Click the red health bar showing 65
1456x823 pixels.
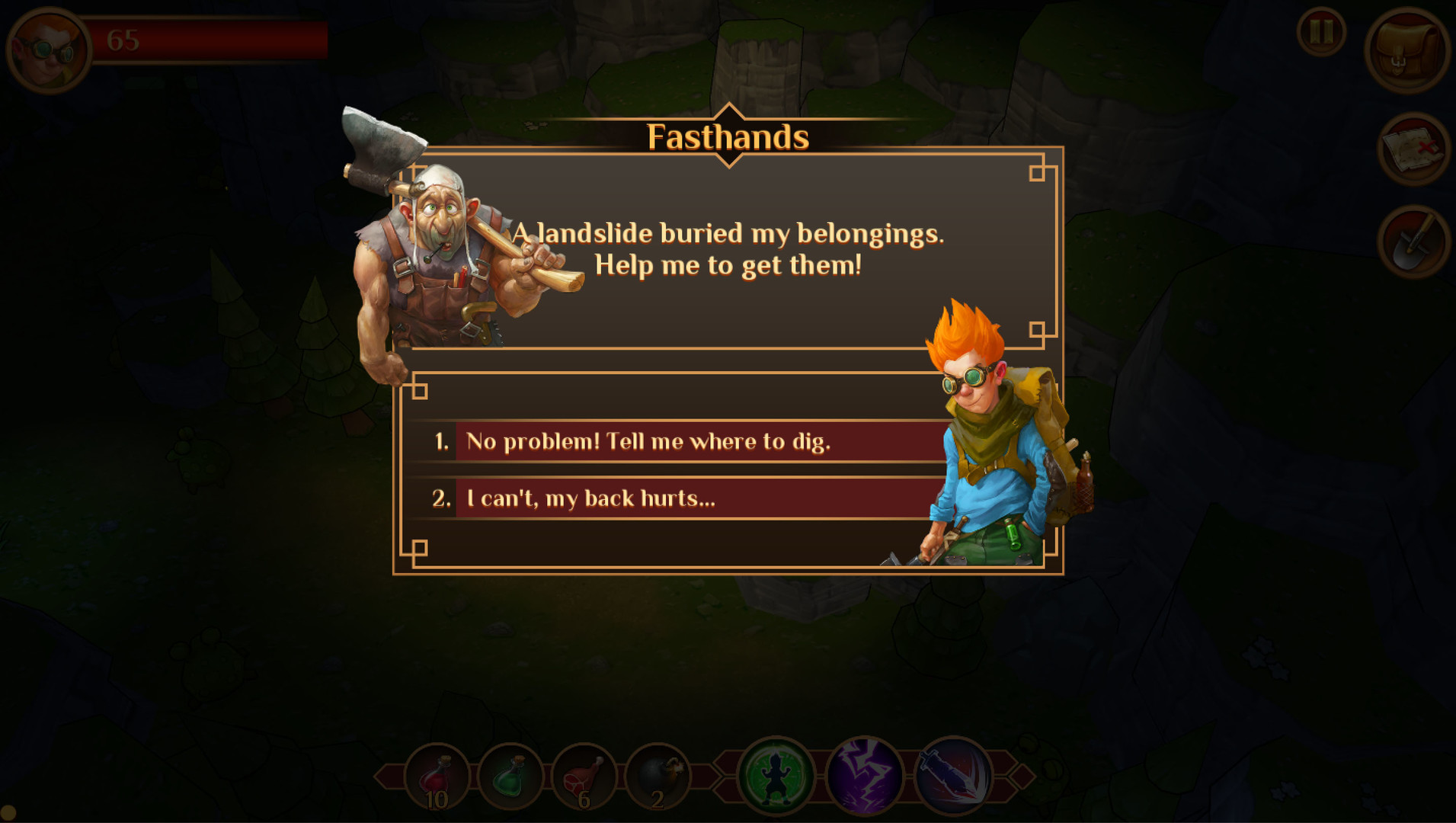tap(213, 38)
